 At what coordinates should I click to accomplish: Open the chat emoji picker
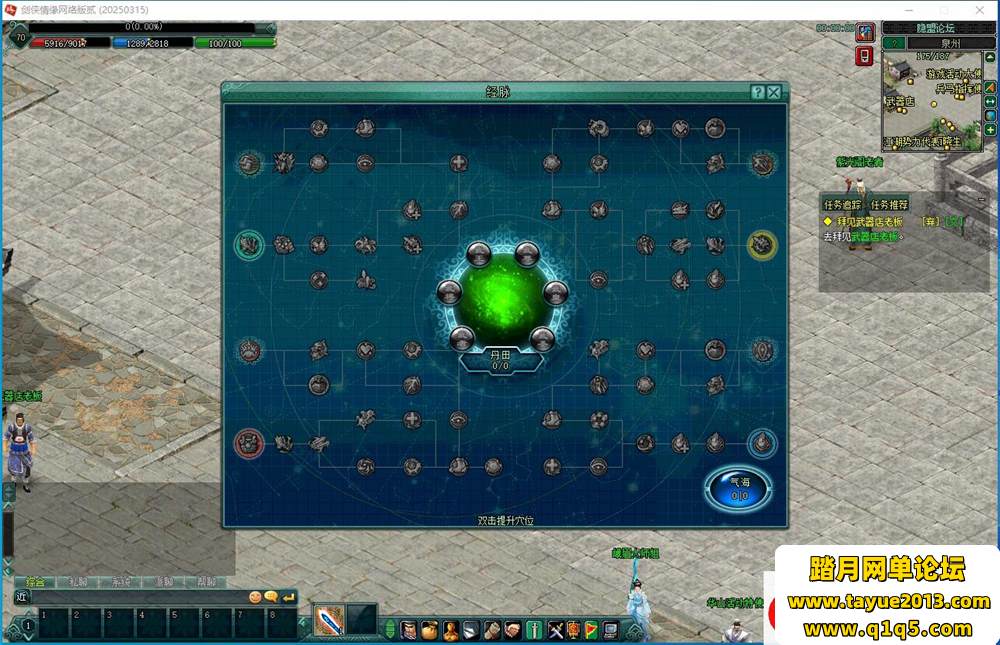pyautogui.click(x=256, y=597)
